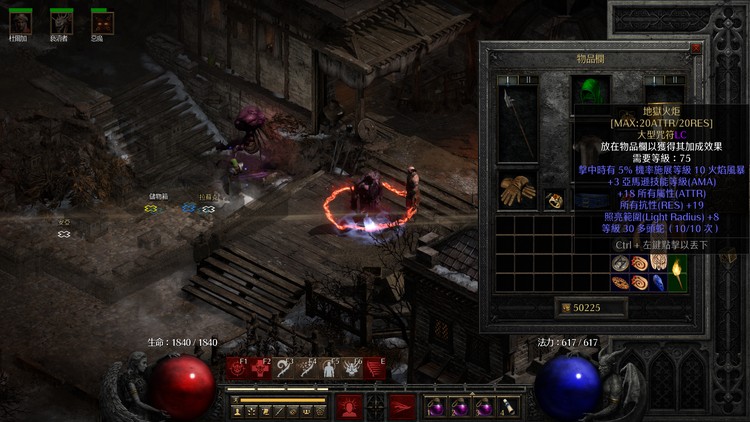Use the purple potion in belt slot 1

(x=436, y=407)
